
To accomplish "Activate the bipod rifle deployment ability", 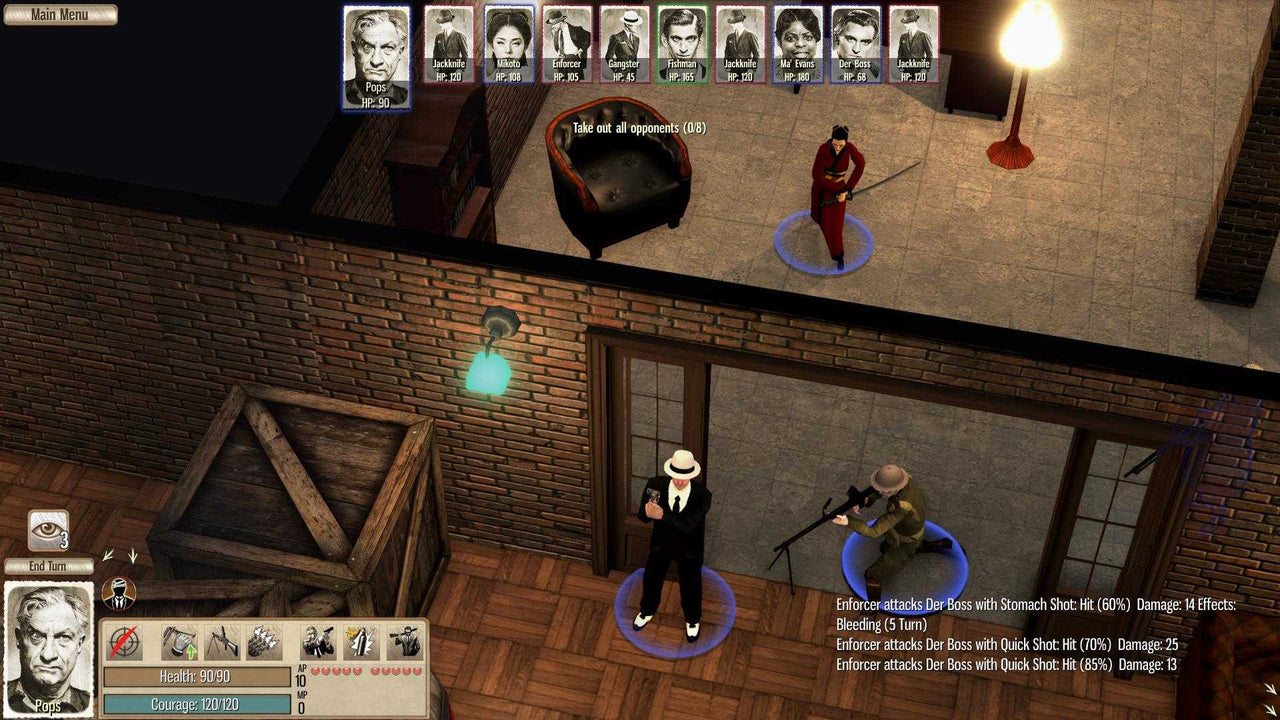I will 221,641.
